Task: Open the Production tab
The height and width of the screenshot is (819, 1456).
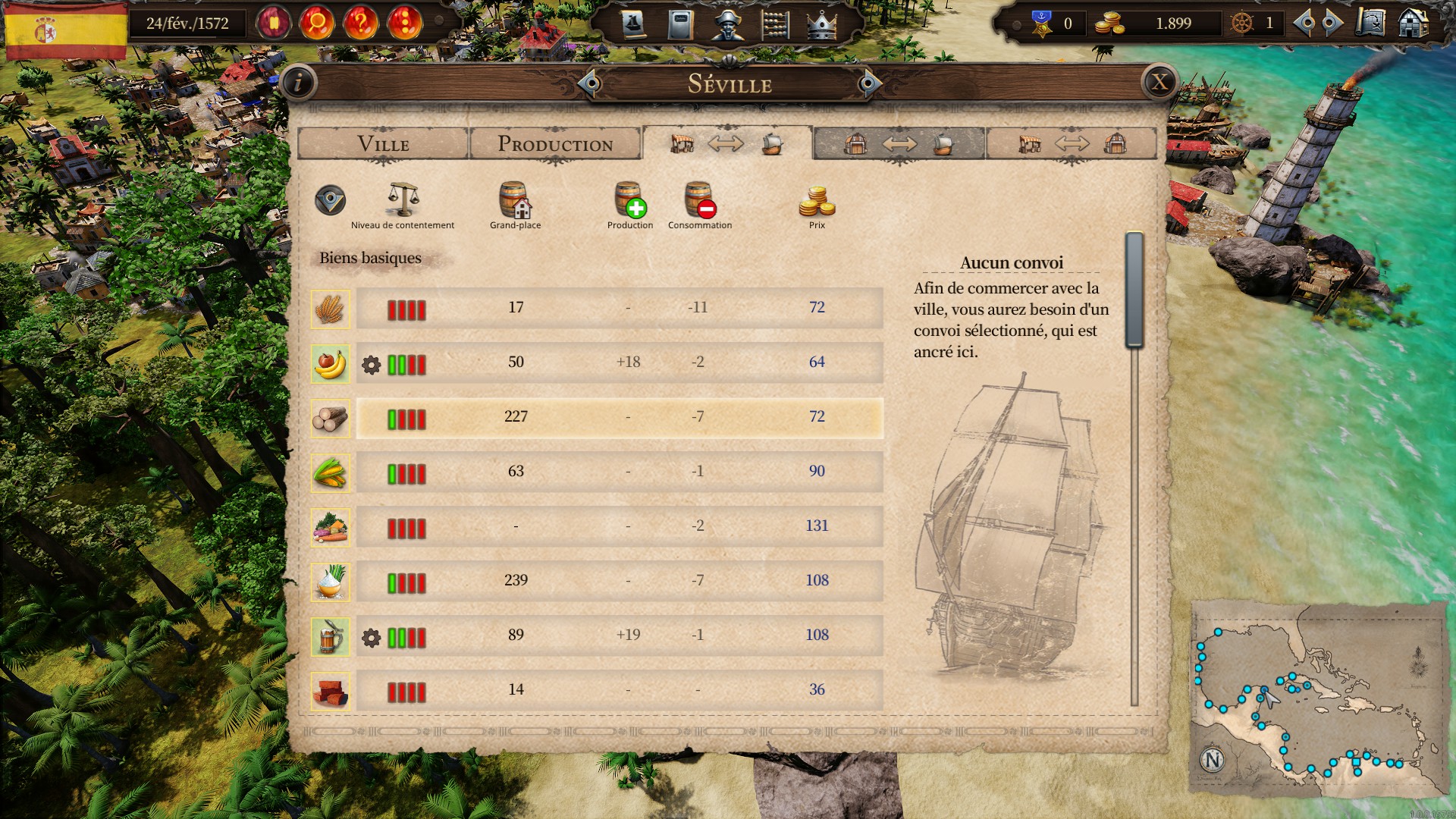Action: [x=555, y=144]
